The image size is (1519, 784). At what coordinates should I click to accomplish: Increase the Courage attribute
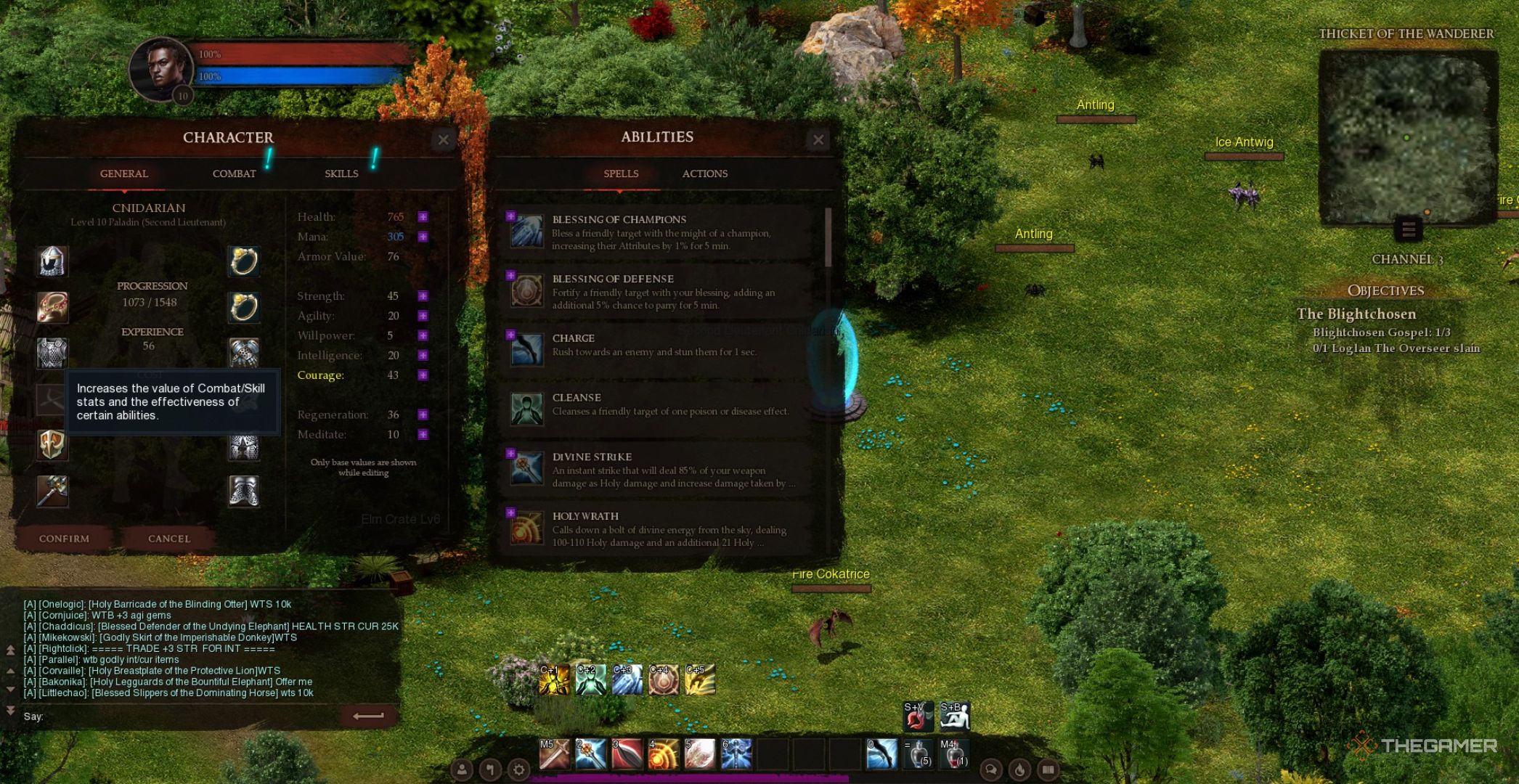tap(423, 375)
